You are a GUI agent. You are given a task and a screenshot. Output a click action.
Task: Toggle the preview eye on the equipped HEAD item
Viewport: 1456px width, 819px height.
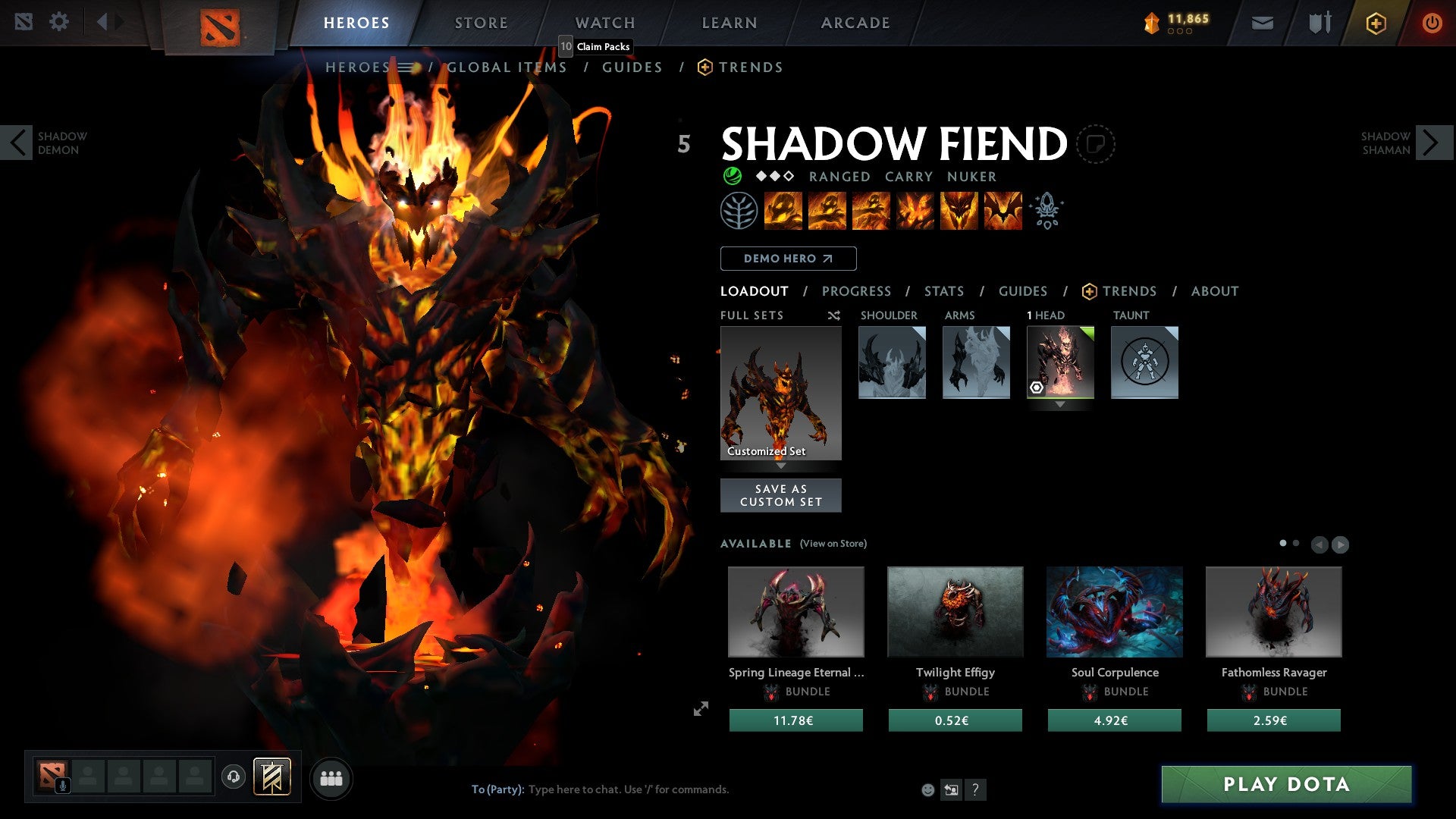coord(1037,388)
